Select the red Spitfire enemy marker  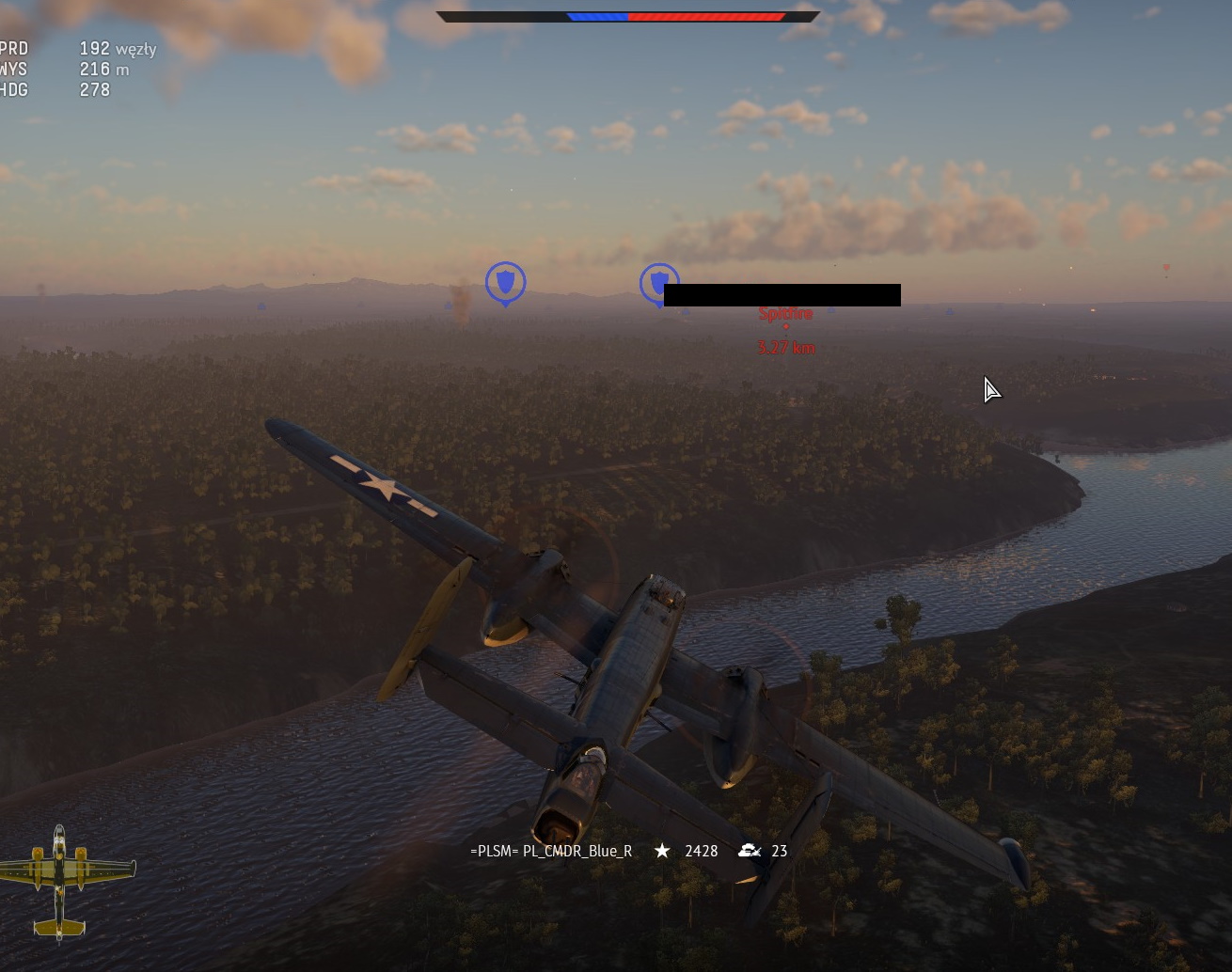pos(785,315)
